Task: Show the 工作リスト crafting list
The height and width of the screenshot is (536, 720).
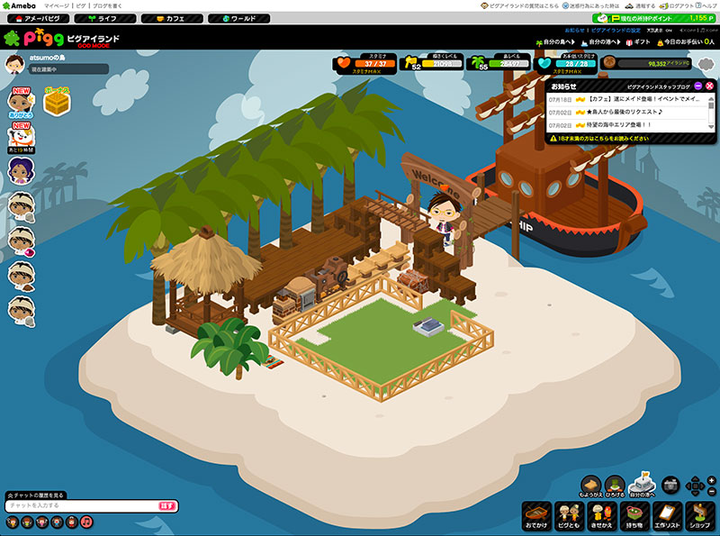Action: 667,515
